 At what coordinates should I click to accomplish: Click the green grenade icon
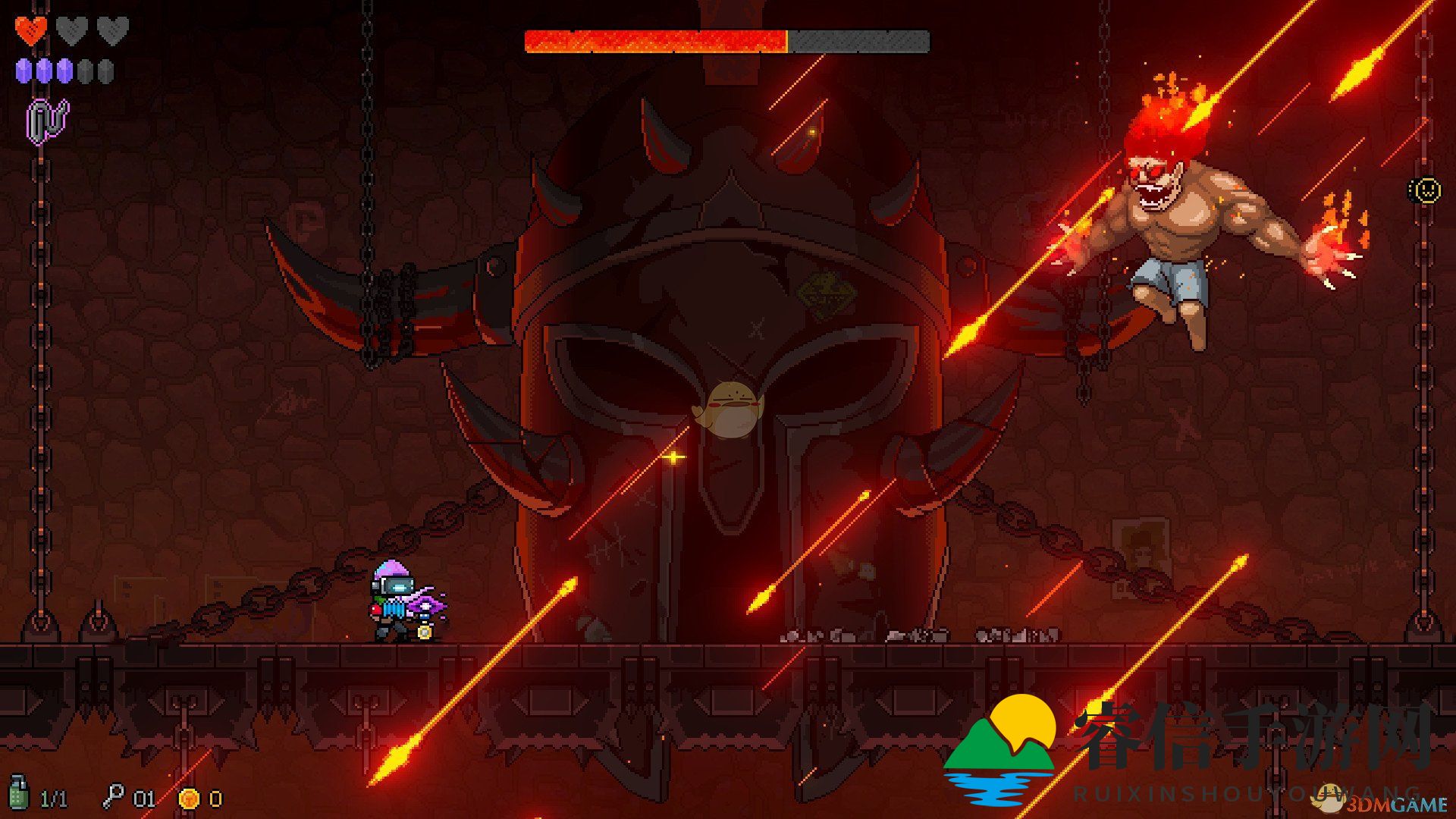click(x=19, y=793)
